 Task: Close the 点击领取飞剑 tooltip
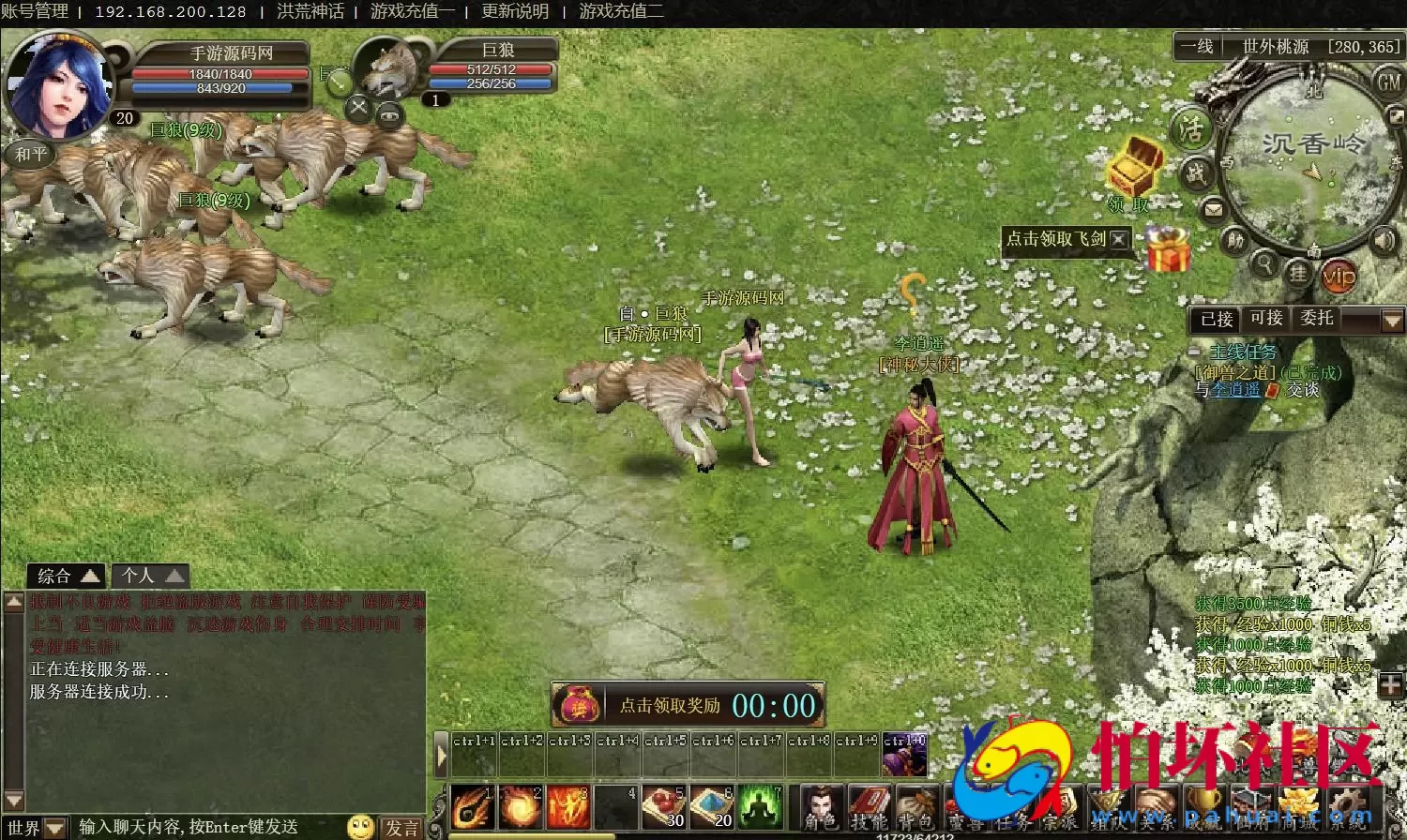[x=1119, y=239]
